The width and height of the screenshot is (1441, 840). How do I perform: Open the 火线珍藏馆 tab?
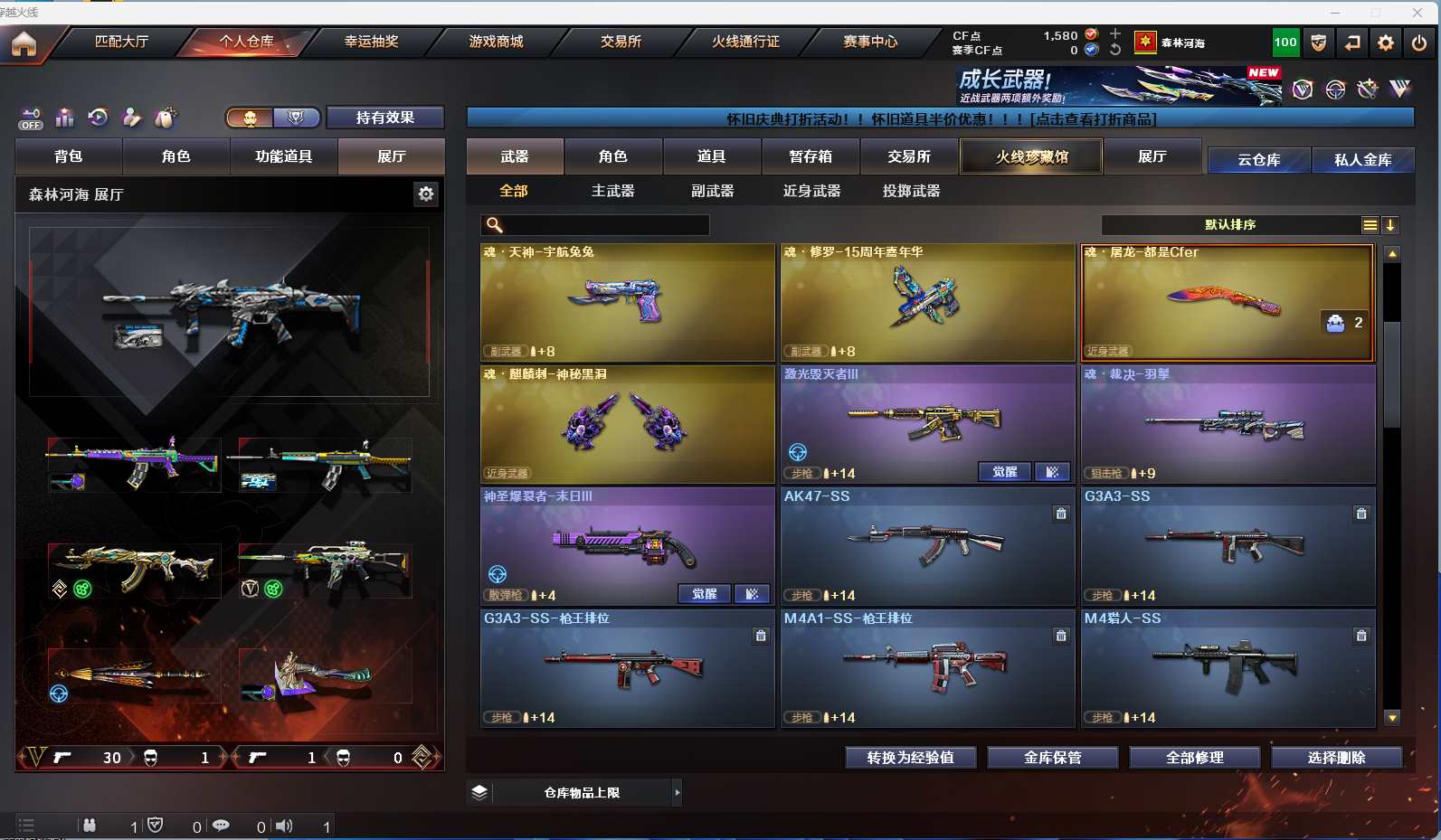1031,156
